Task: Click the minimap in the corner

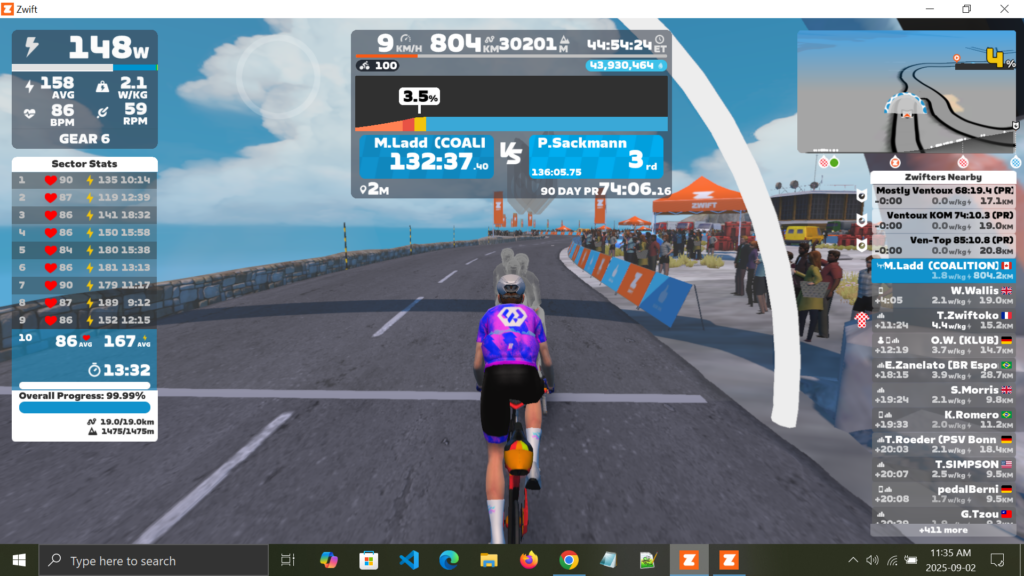Action: pyautogui.click(x=907, y=91)
